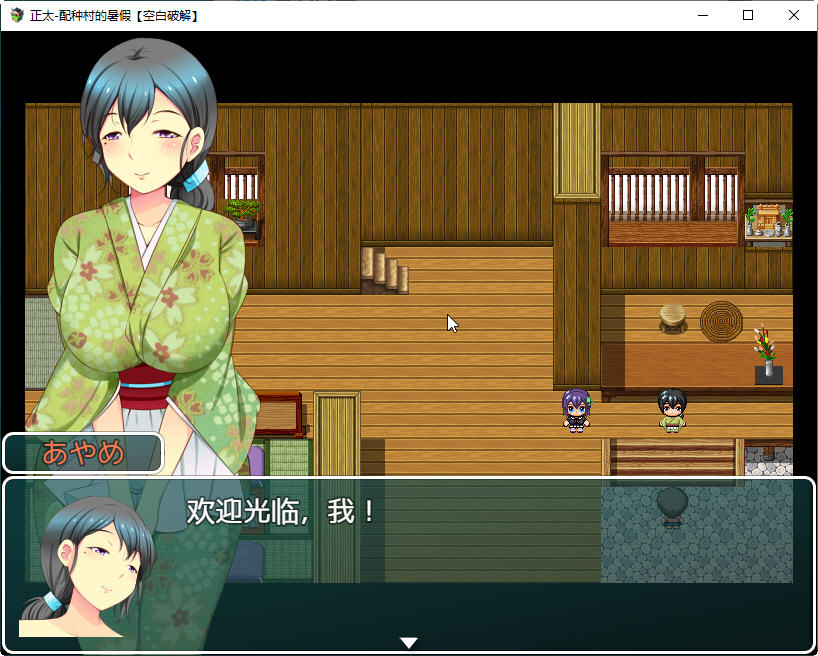
Task: Maximize the game window
Action: point(748,15)
